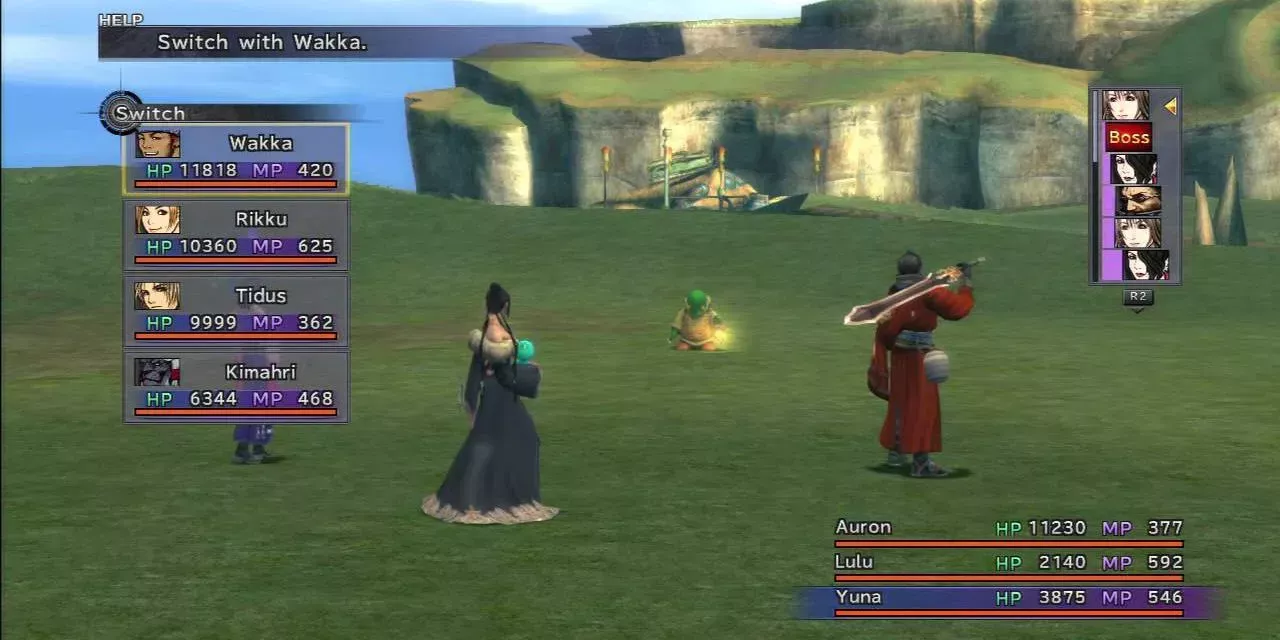The height and width of the screenshot is (640, 1280).
Task: Click the Boss entry in the turn order
Action: click(1129, 137)
